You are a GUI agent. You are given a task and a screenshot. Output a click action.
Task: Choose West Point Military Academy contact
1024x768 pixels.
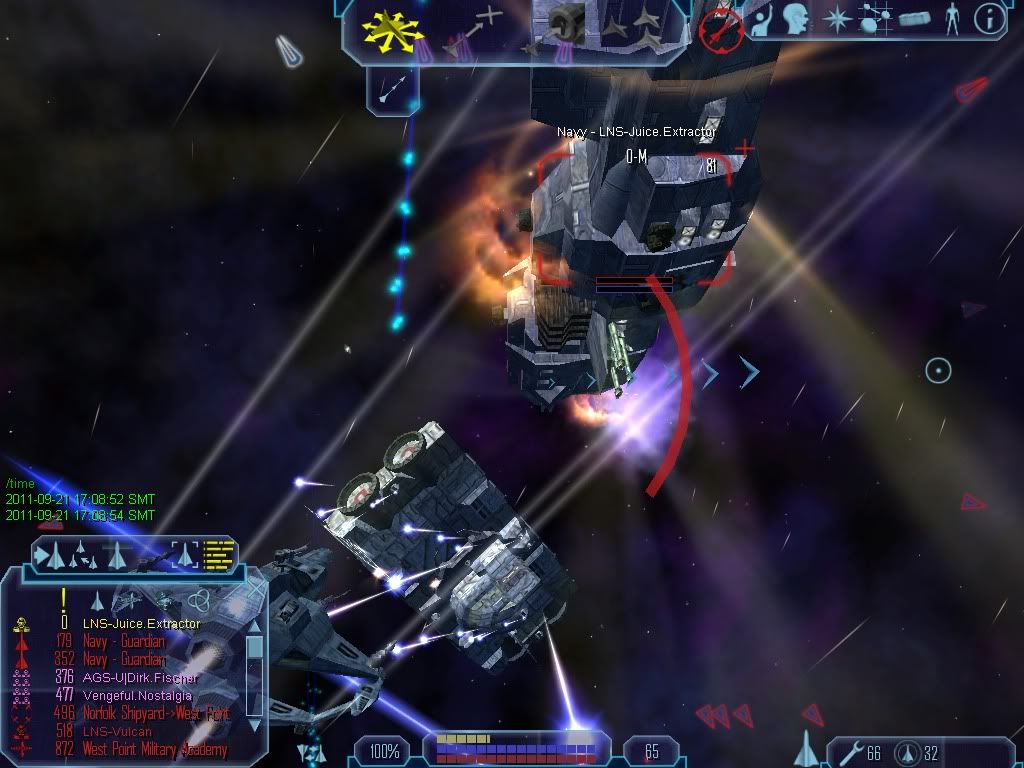pos(154,749)
